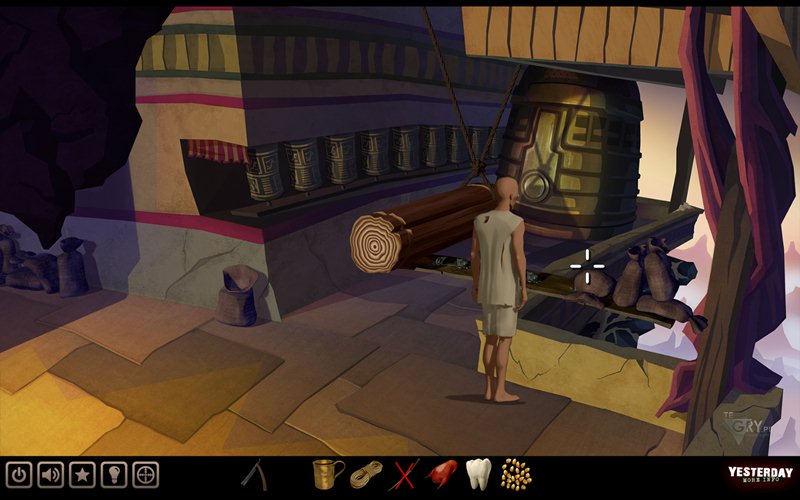Select the red item beside the tooth
Viewport: 800px width, 500px height.
point(441,473)
